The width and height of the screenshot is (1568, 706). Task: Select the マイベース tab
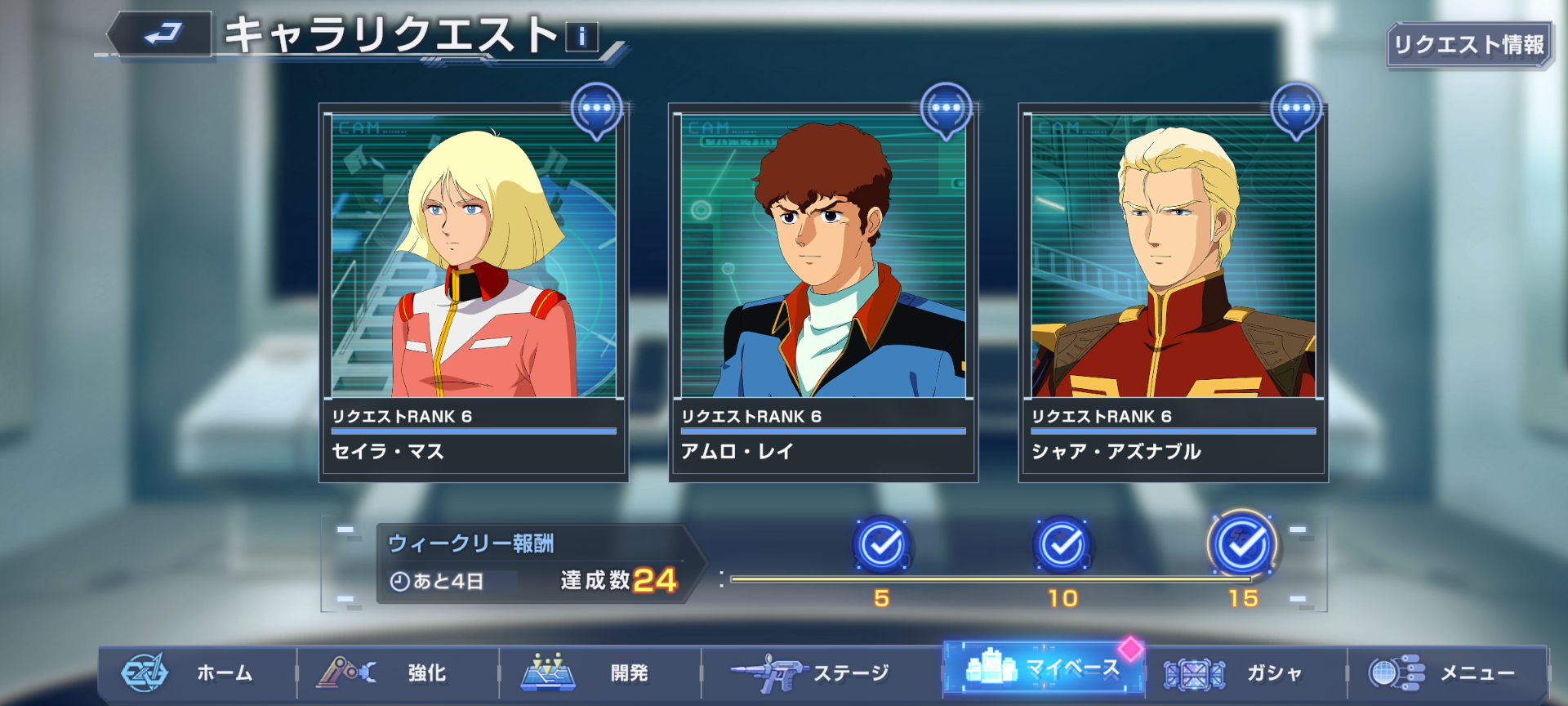[1044, 668]
